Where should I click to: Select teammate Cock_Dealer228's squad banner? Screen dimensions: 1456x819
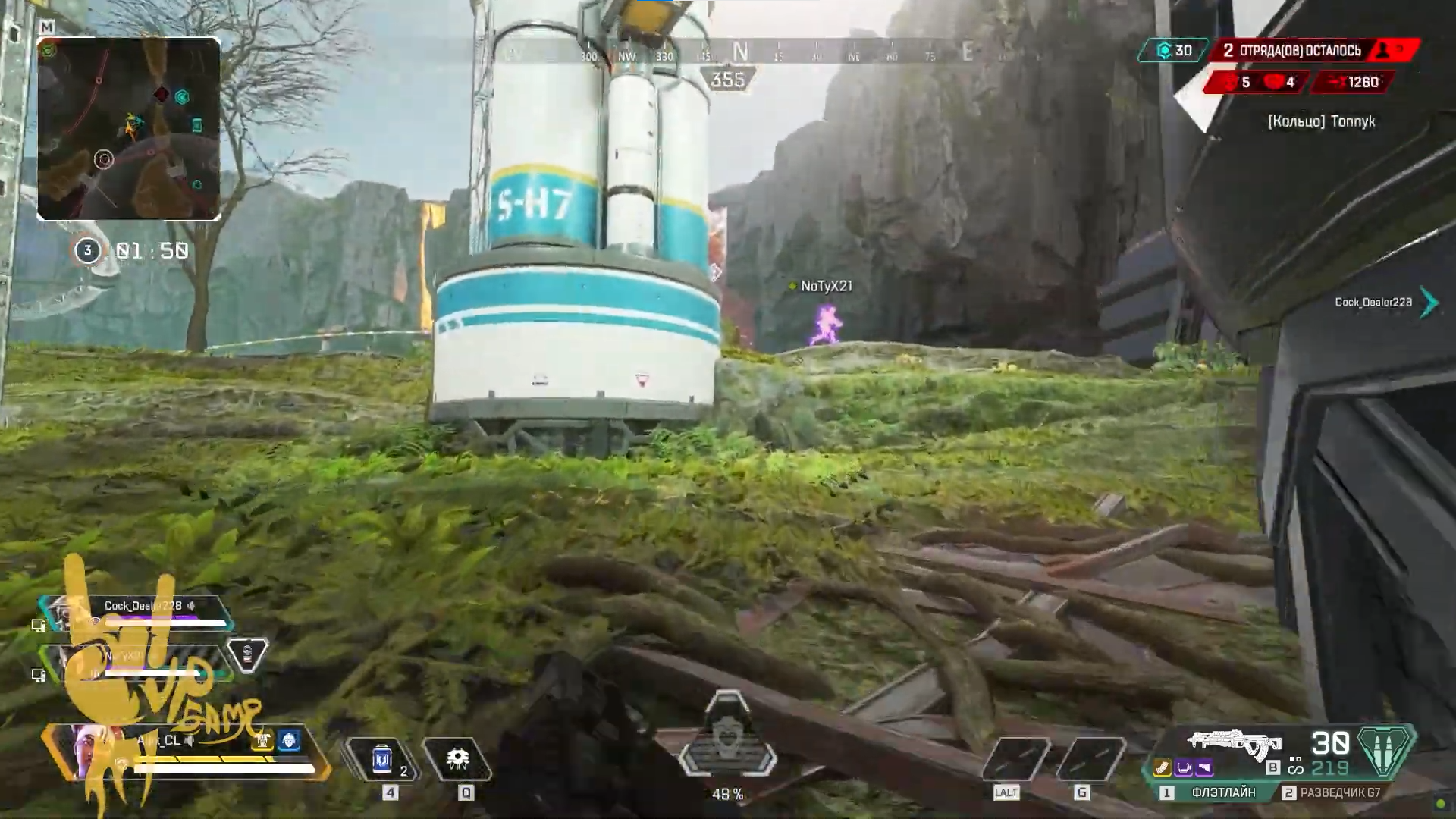point(136,613)
